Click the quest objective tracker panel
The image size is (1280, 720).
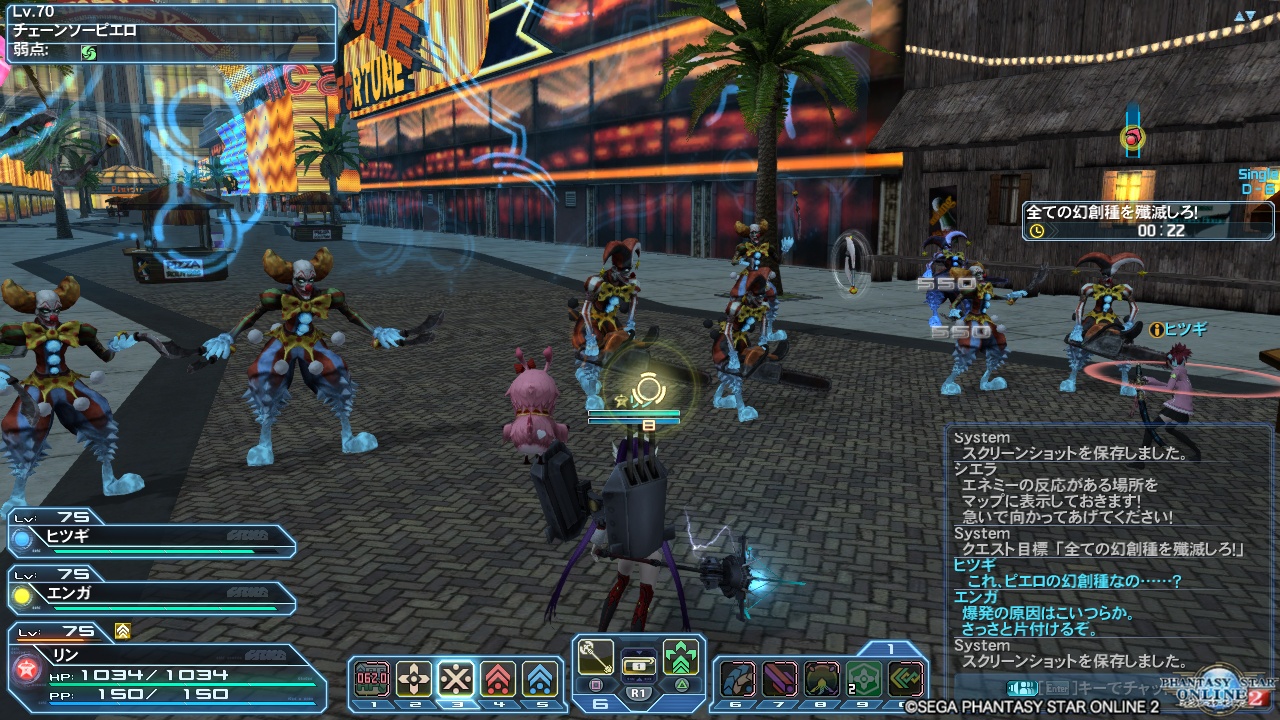[x=1147, y=221]
